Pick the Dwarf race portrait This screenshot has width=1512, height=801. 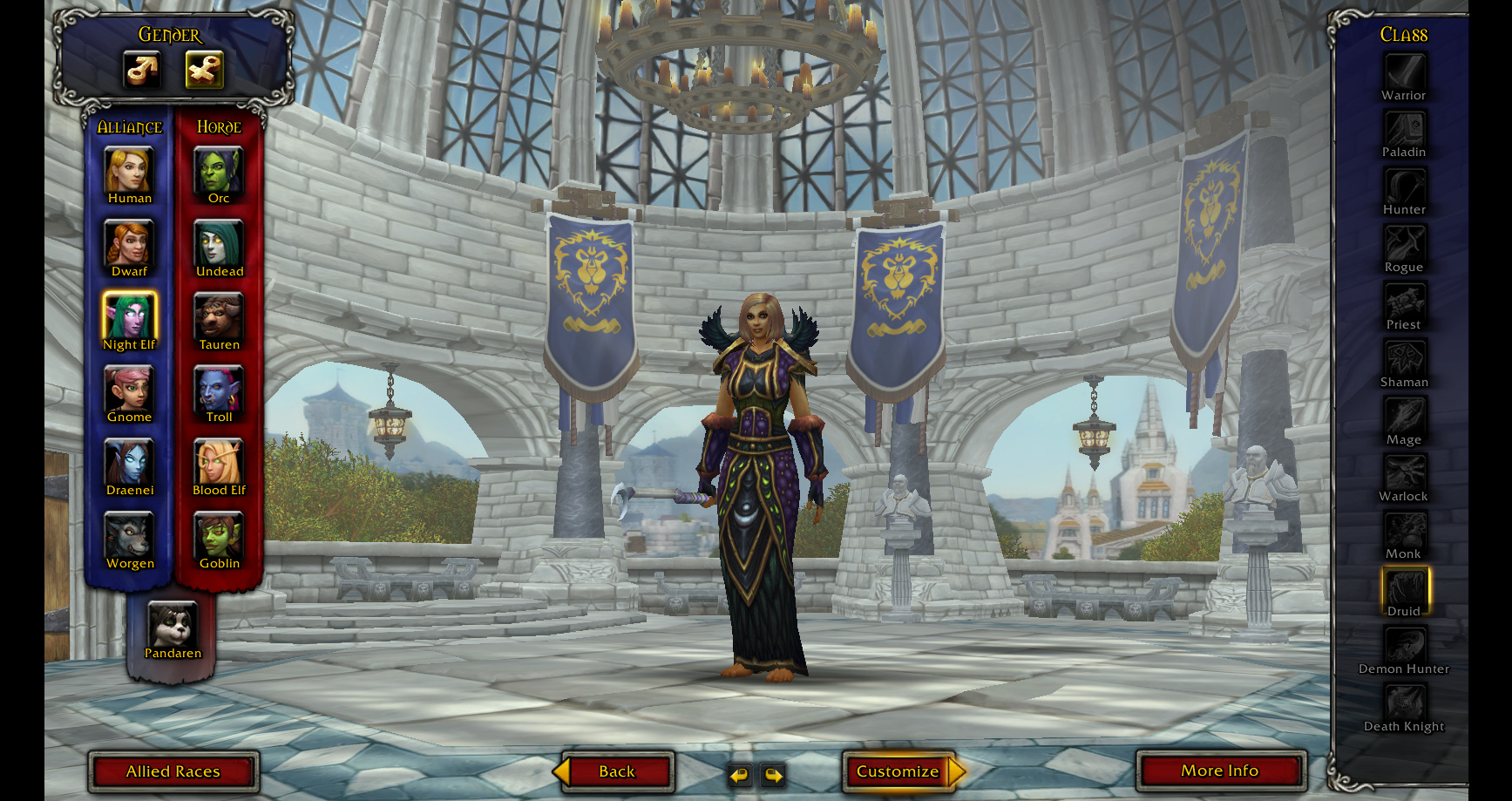click(129, 242)
